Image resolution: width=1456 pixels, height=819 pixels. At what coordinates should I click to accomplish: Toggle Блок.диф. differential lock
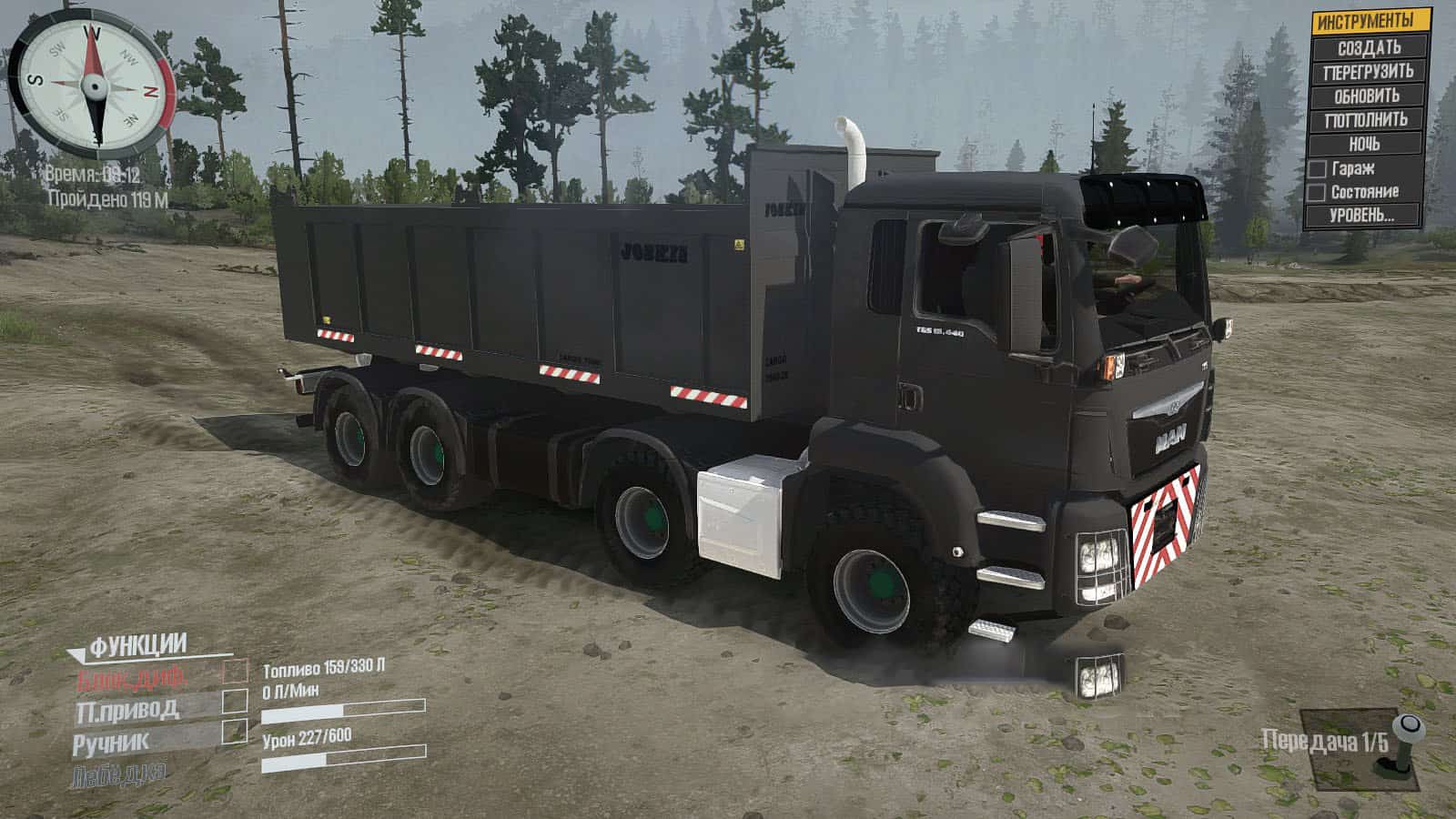(235, 672)
